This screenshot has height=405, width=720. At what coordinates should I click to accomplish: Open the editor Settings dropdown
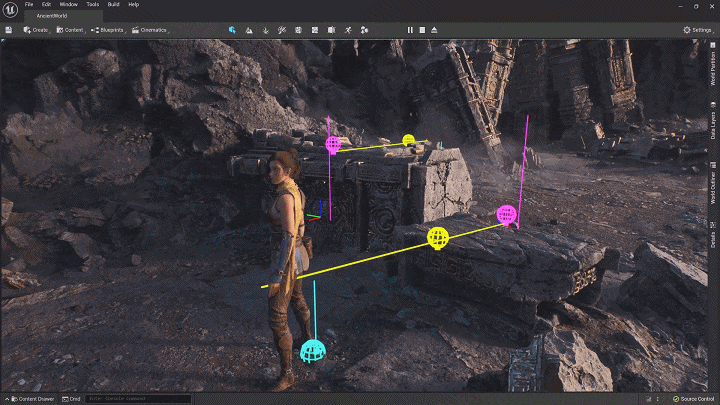pos(697,31)
